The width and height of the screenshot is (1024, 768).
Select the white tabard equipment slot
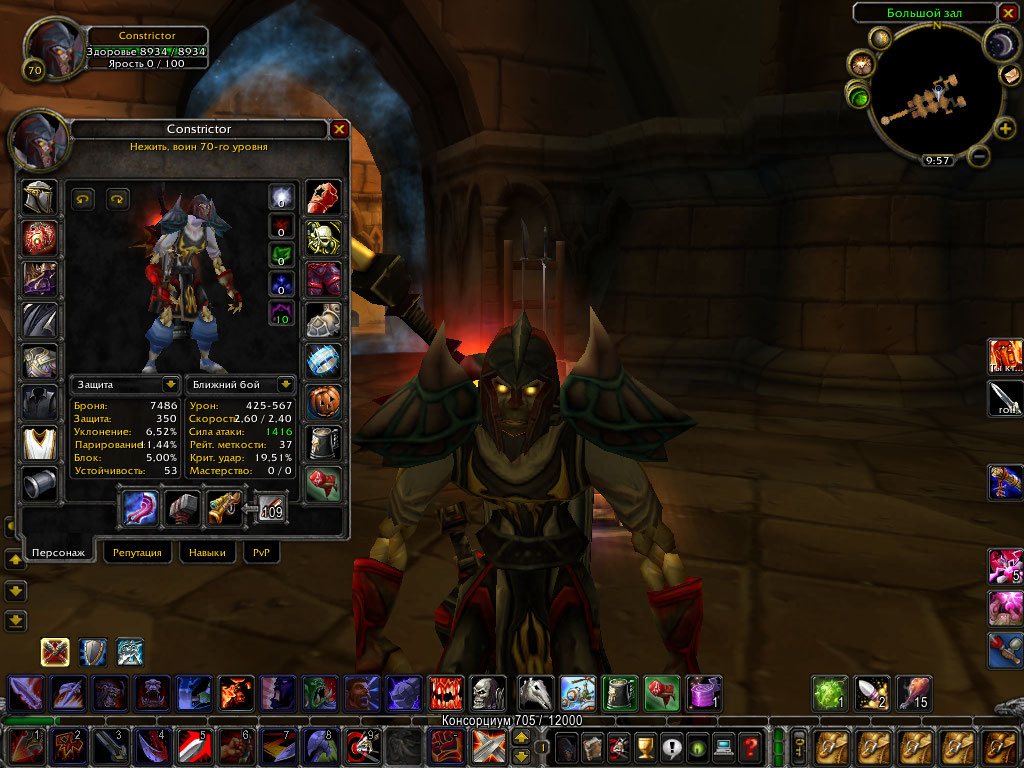coord(40,442)
